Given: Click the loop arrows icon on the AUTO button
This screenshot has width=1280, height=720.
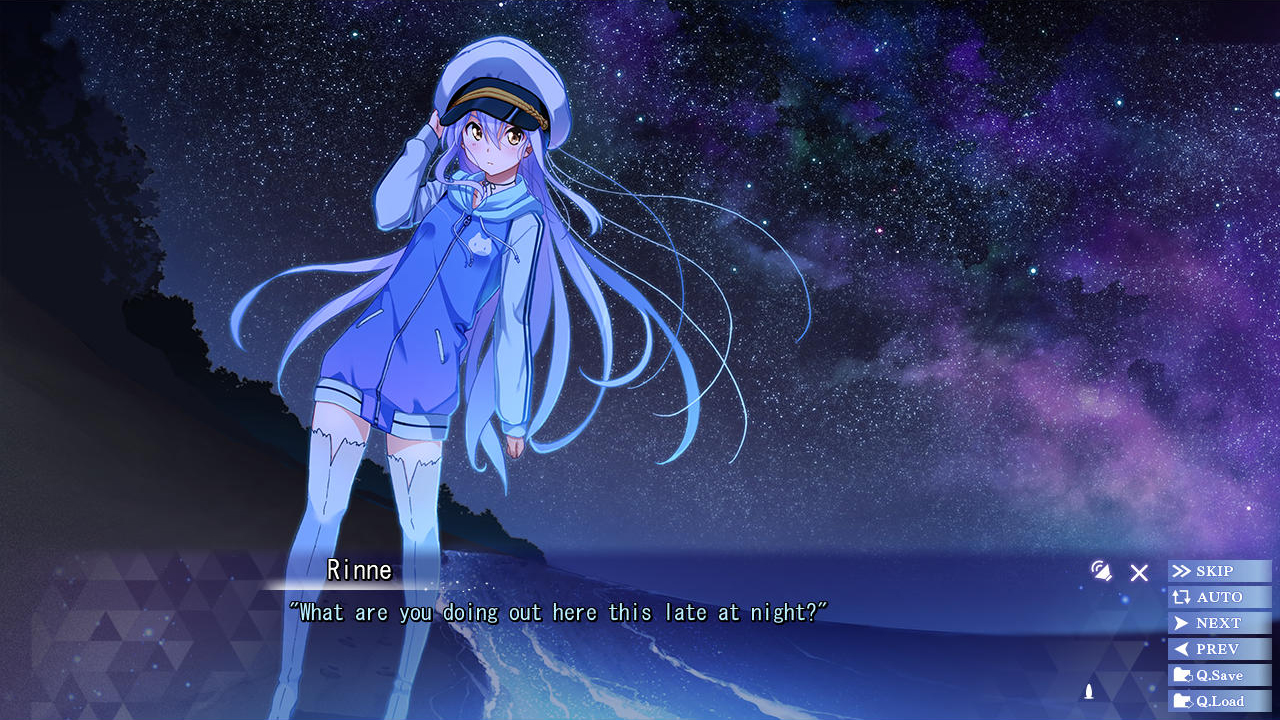Looking at the screenshot, I should pos(1184,597).
